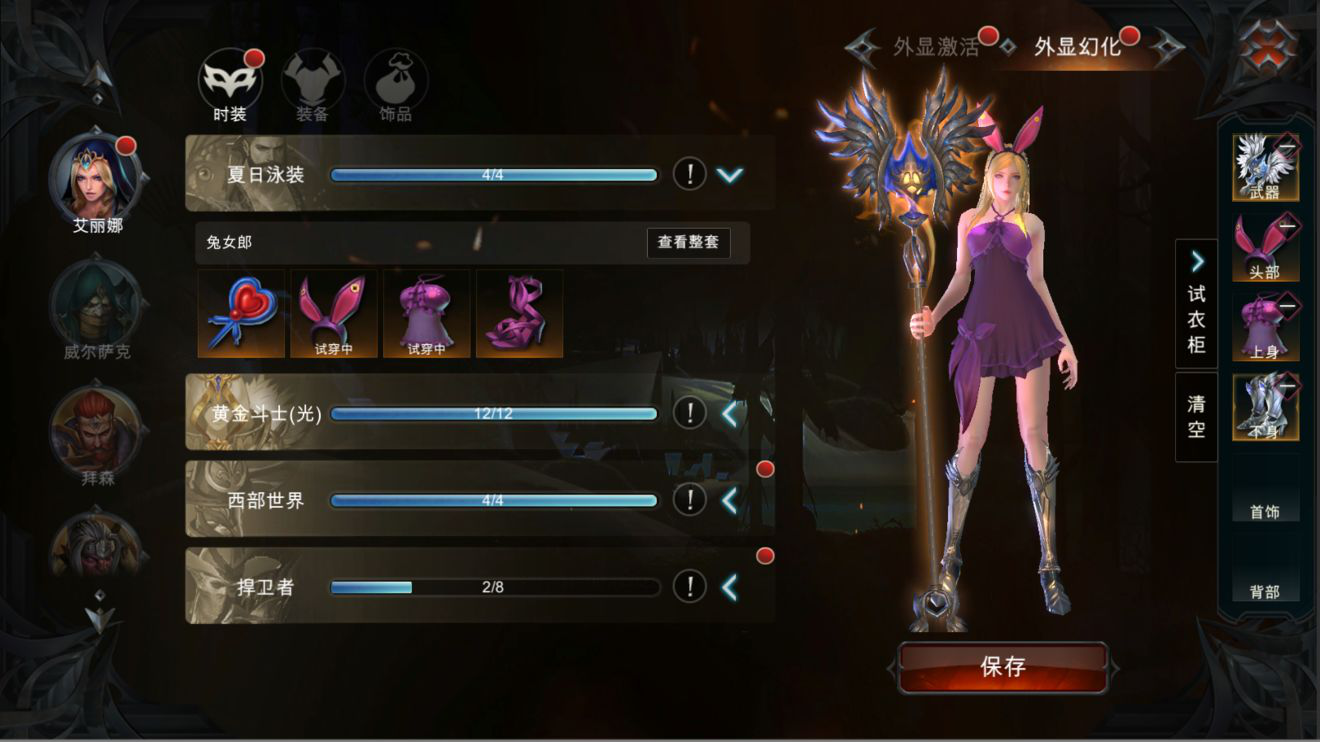Show info for the 捍卫者 set

point(689,587)
